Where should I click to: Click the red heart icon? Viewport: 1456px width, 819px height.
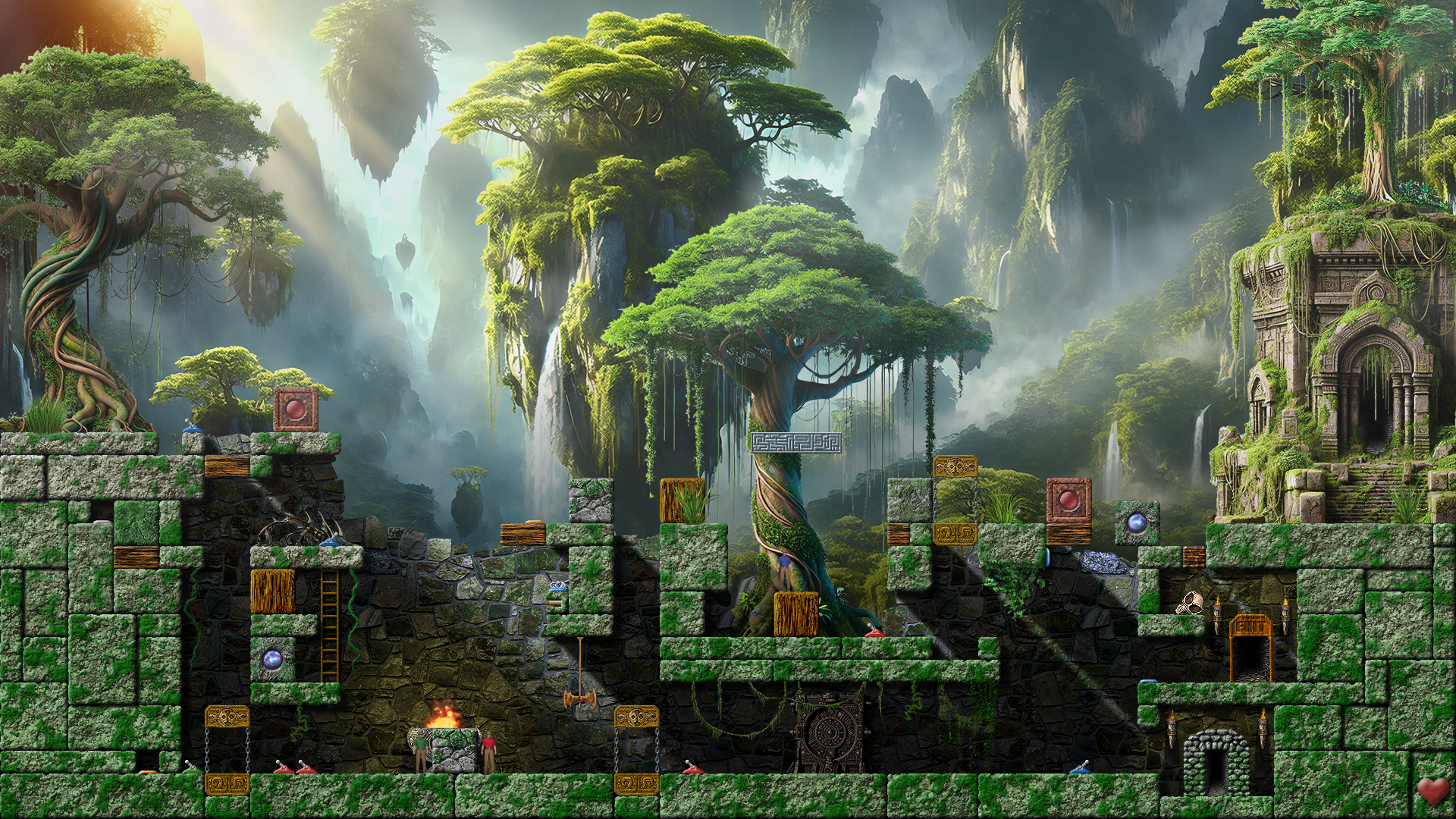tap(1432, 791)
